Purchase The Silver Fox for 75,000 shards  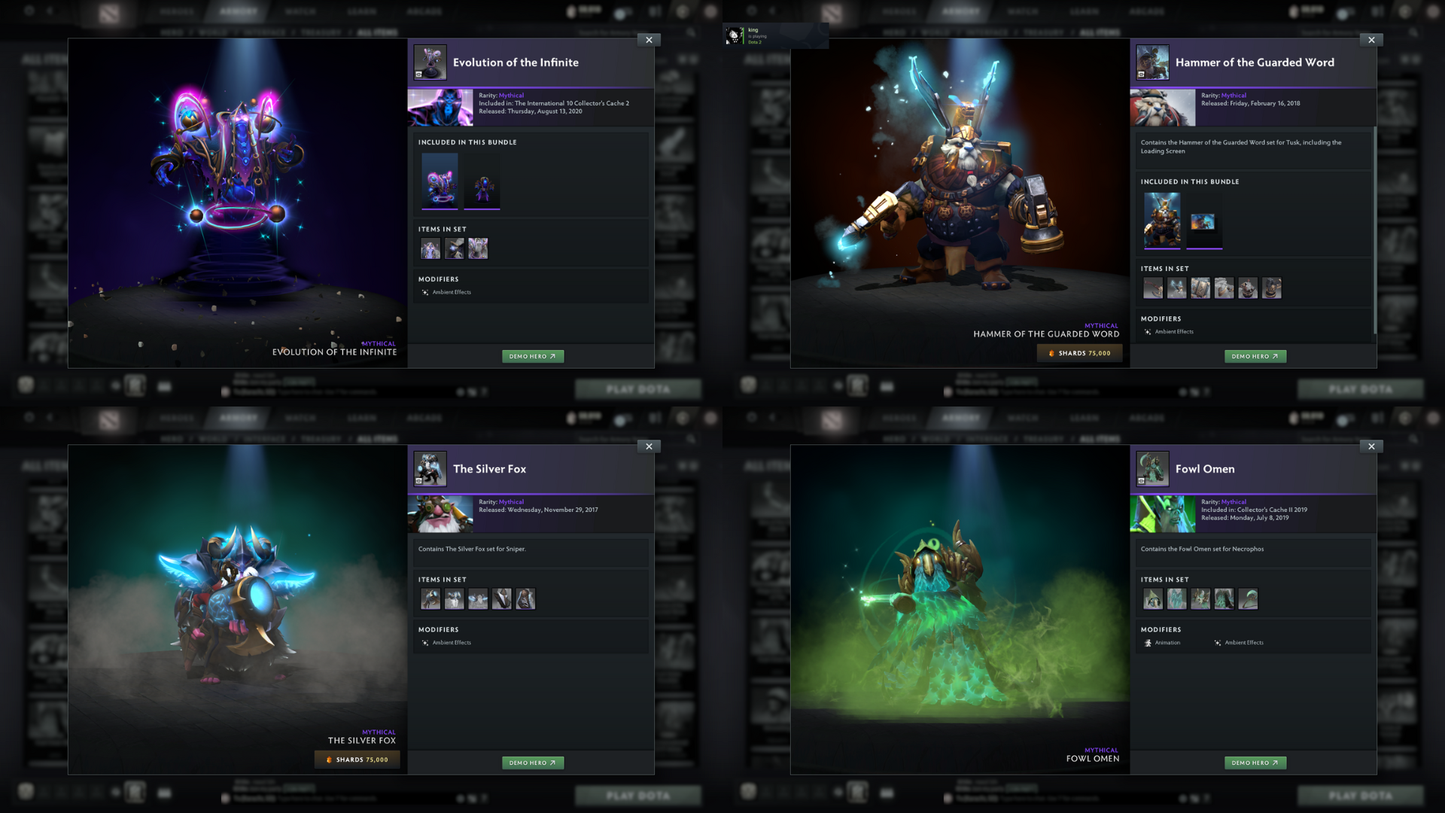[x=357, y=760]
